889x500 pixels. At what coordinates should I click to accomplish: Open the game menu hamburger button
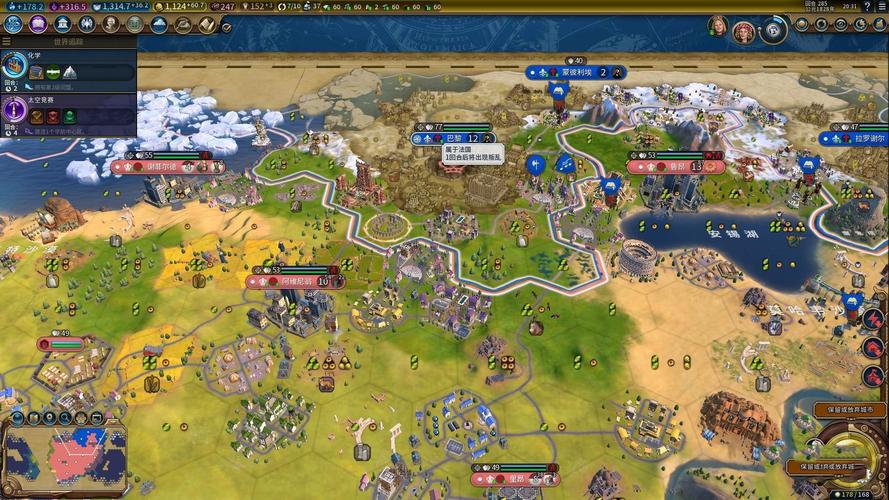pos(880,6)
